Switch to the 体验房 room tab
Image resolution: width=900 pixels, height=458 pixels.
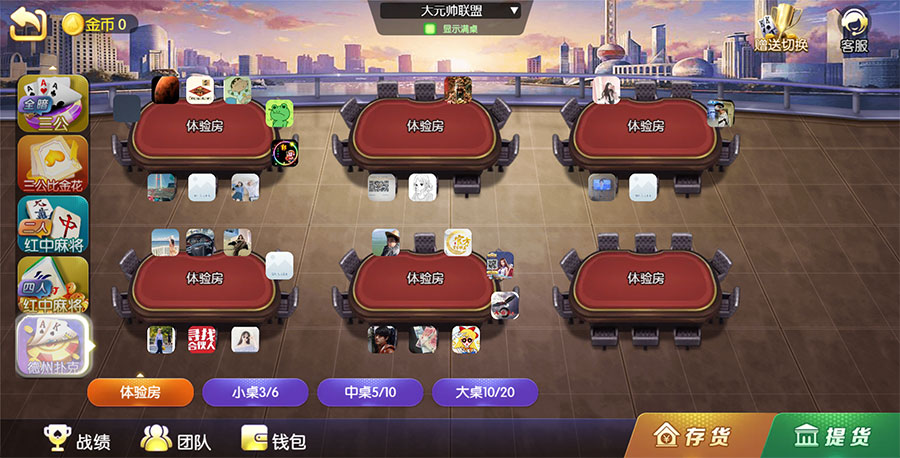pos(140,392)
